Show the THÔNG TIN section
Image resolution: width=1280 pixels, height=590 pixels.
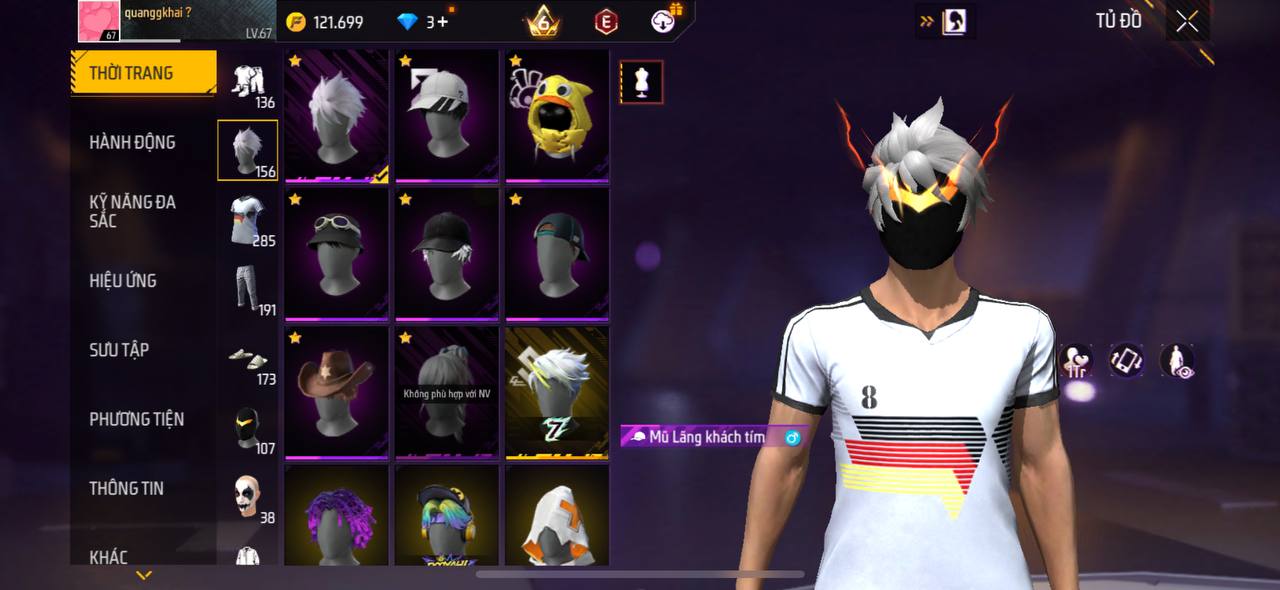pos(126,488)
